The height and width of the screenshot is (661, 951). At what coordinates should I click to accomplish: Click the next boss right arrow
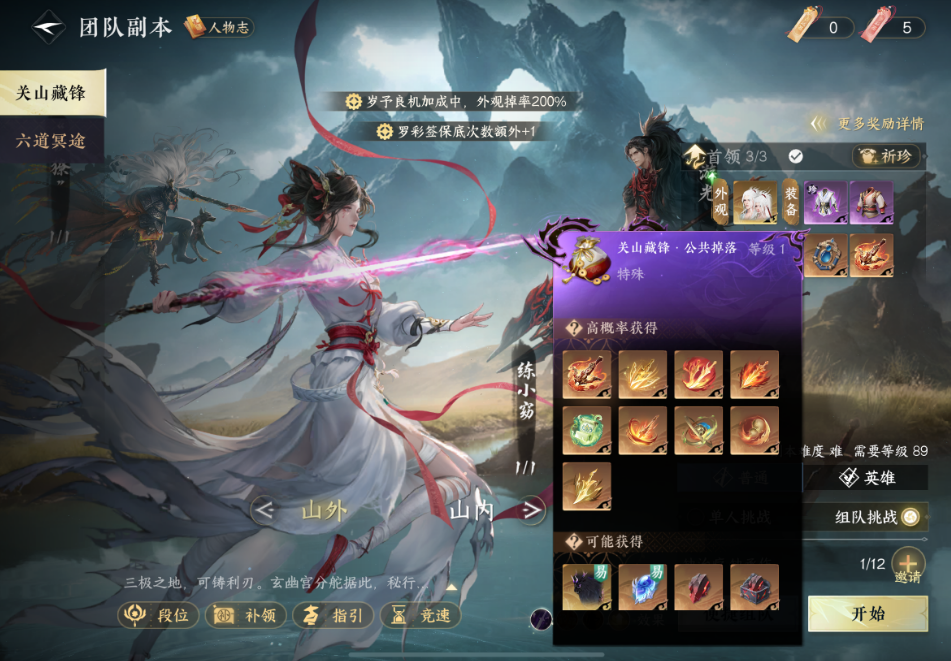pos(532,511)
